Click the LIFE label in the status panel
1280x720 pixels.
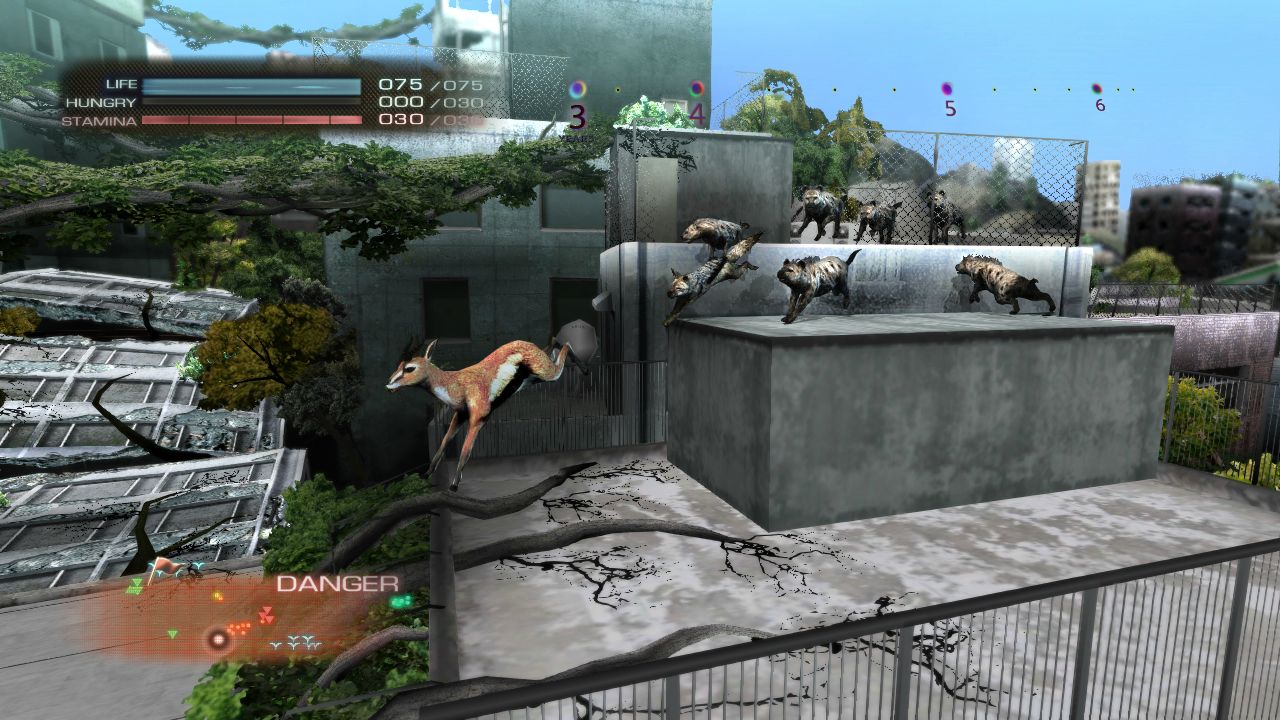click(x=122, y=84)
